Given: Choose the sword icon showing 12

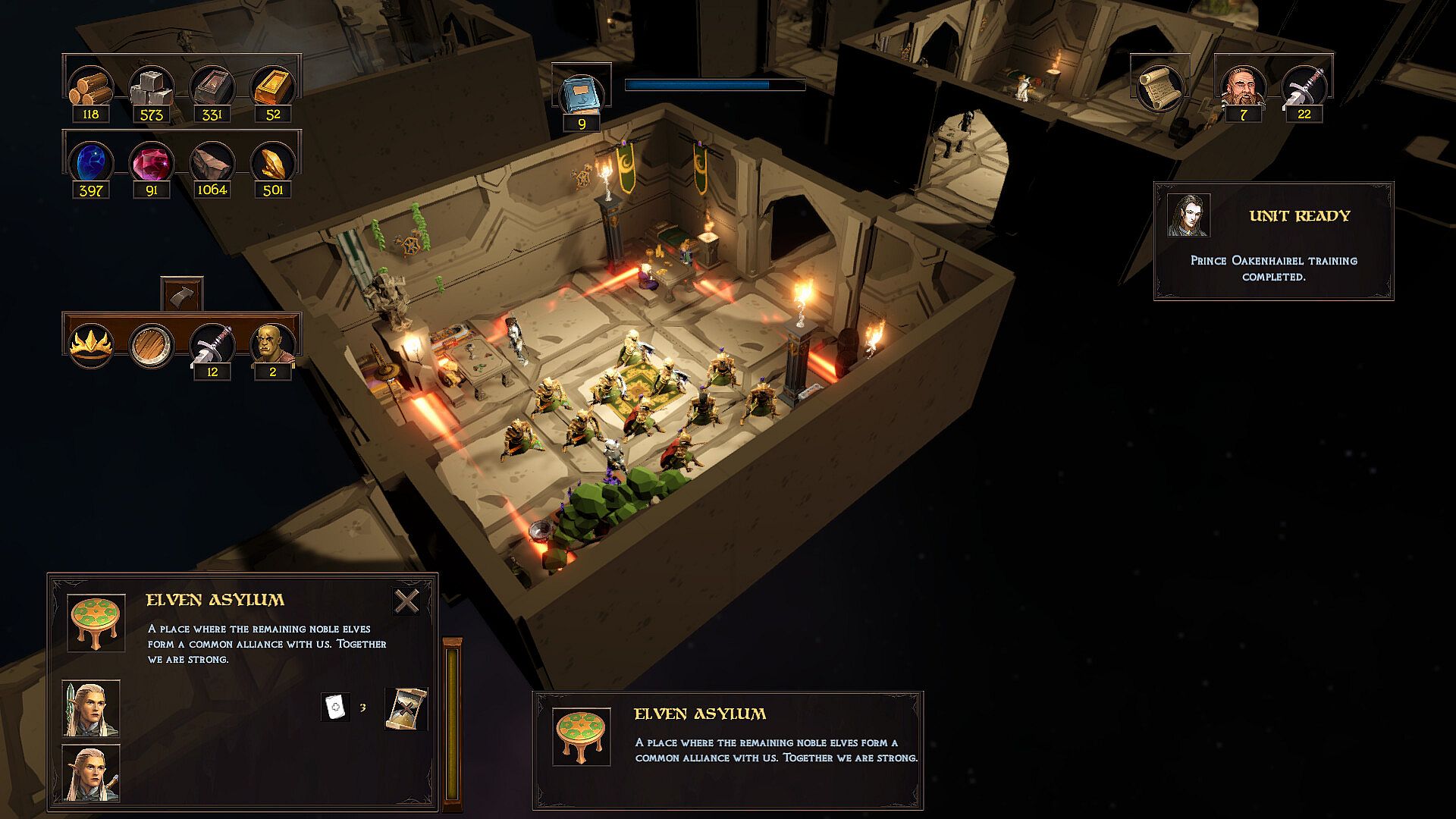Looking at the screenshot, I should click(x=212, y=345).
